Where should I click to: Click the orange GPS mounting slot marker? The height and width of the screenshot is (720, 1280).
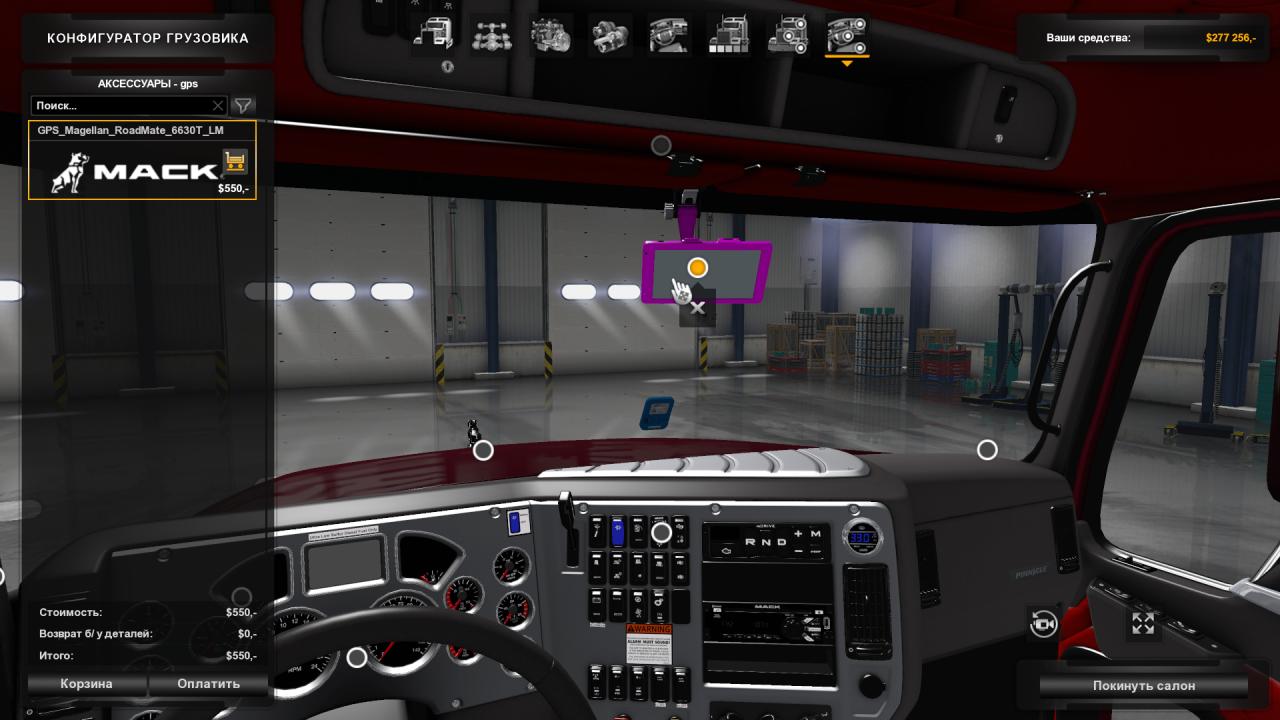[x=698, y=267]
